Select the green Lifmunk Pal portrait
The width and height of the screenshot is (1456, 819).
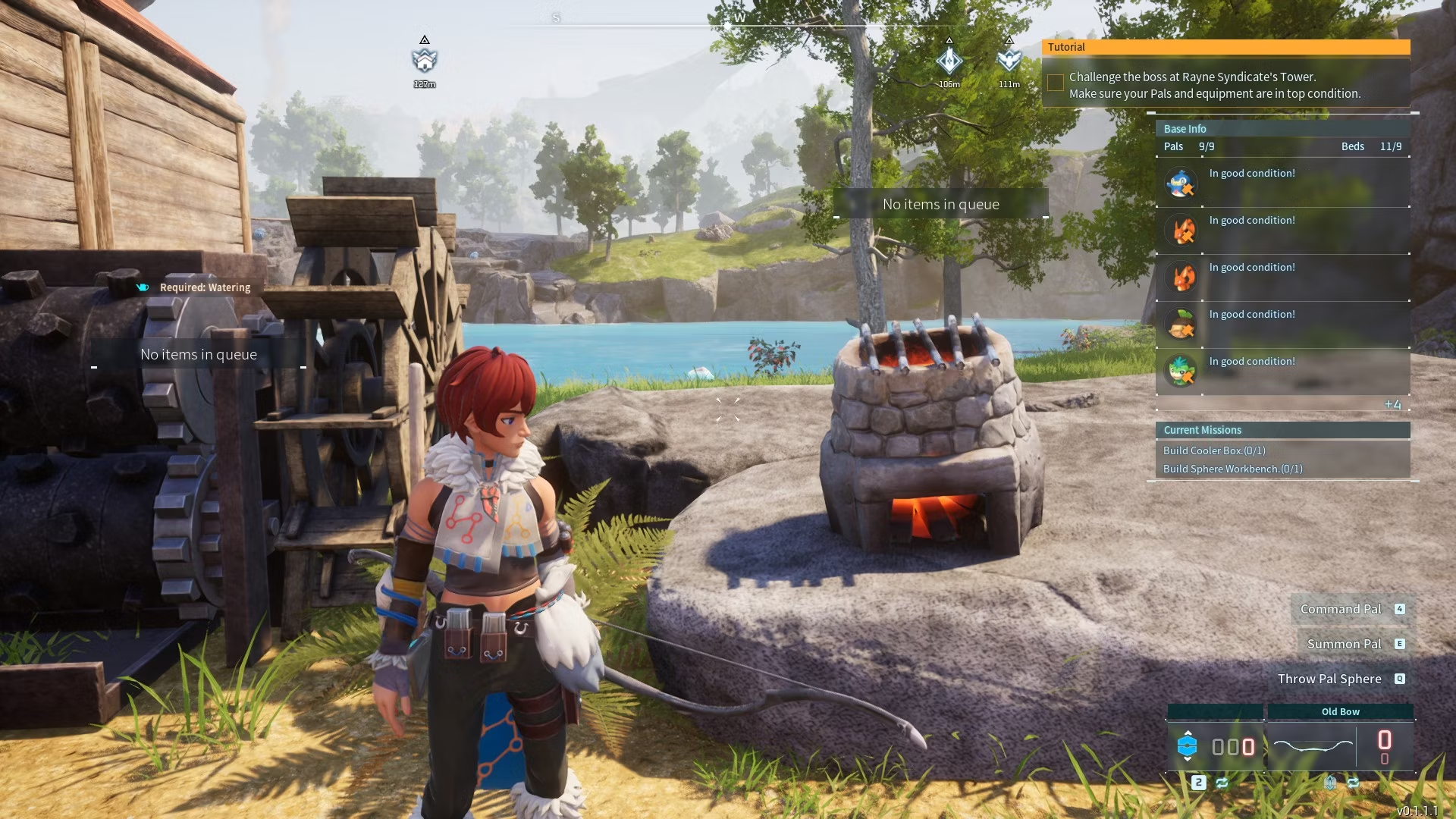[1181, 371]
